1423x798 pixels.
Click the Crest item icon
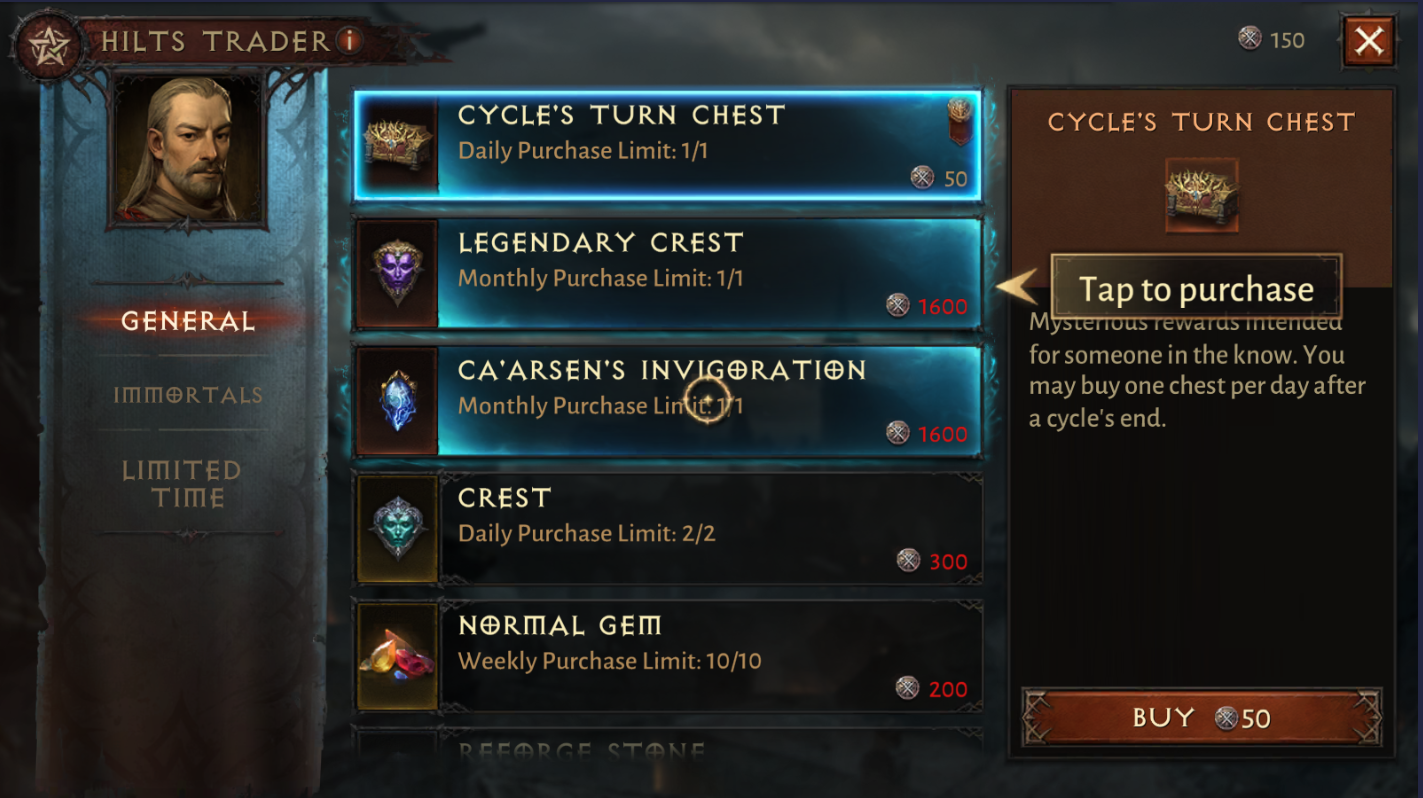coord(396,527)
